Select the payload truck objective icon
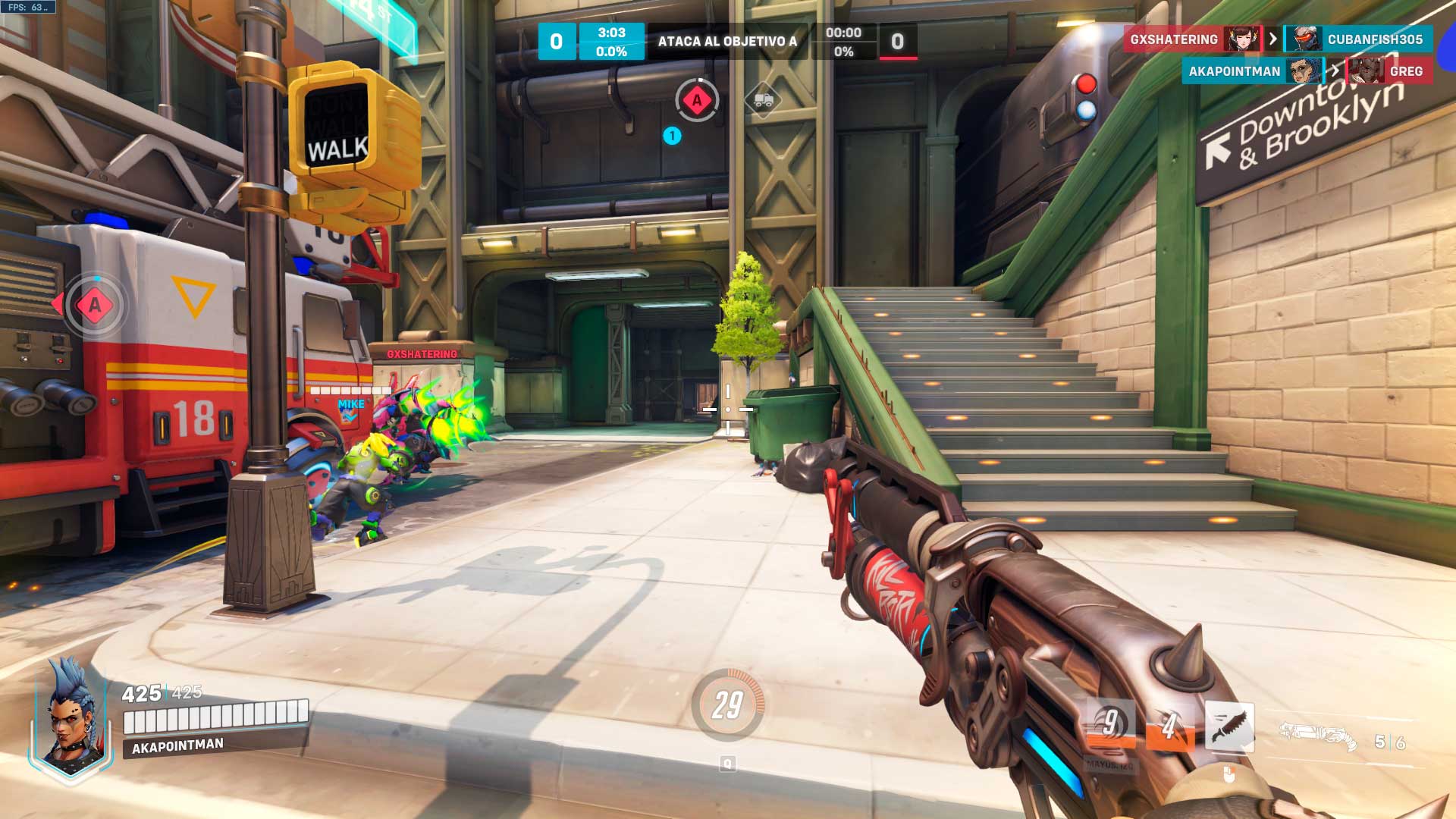The height and width of the screenshot is (819, 1456). coord(763,100)
